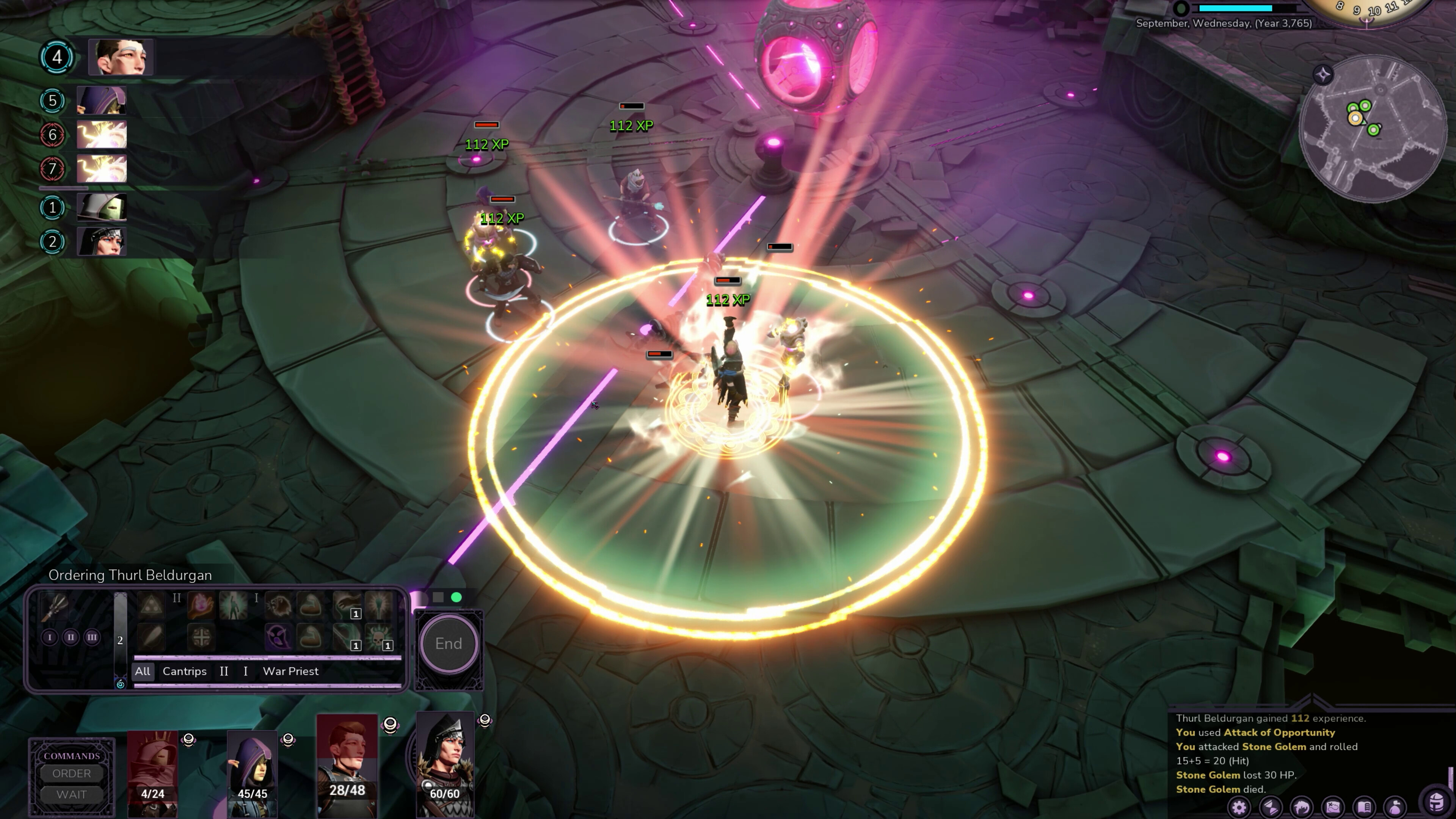This screenshot has width=1456, height=819.
Task: Open the world map icon
Action: click(1332, 807)
